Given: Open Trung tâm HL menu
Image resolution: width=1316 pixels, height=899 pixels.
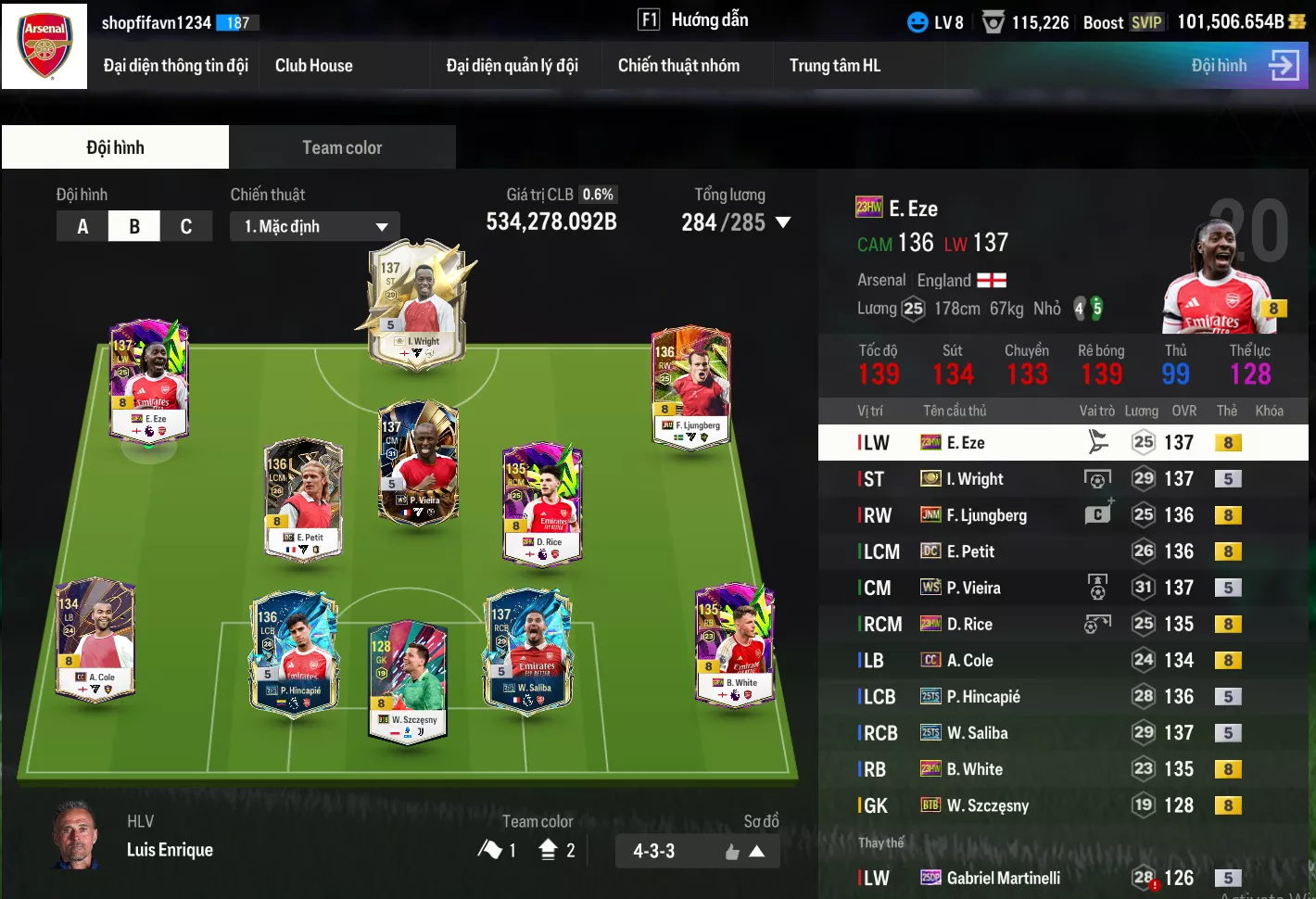Looking at the screenshot, I should pos(834,66).
